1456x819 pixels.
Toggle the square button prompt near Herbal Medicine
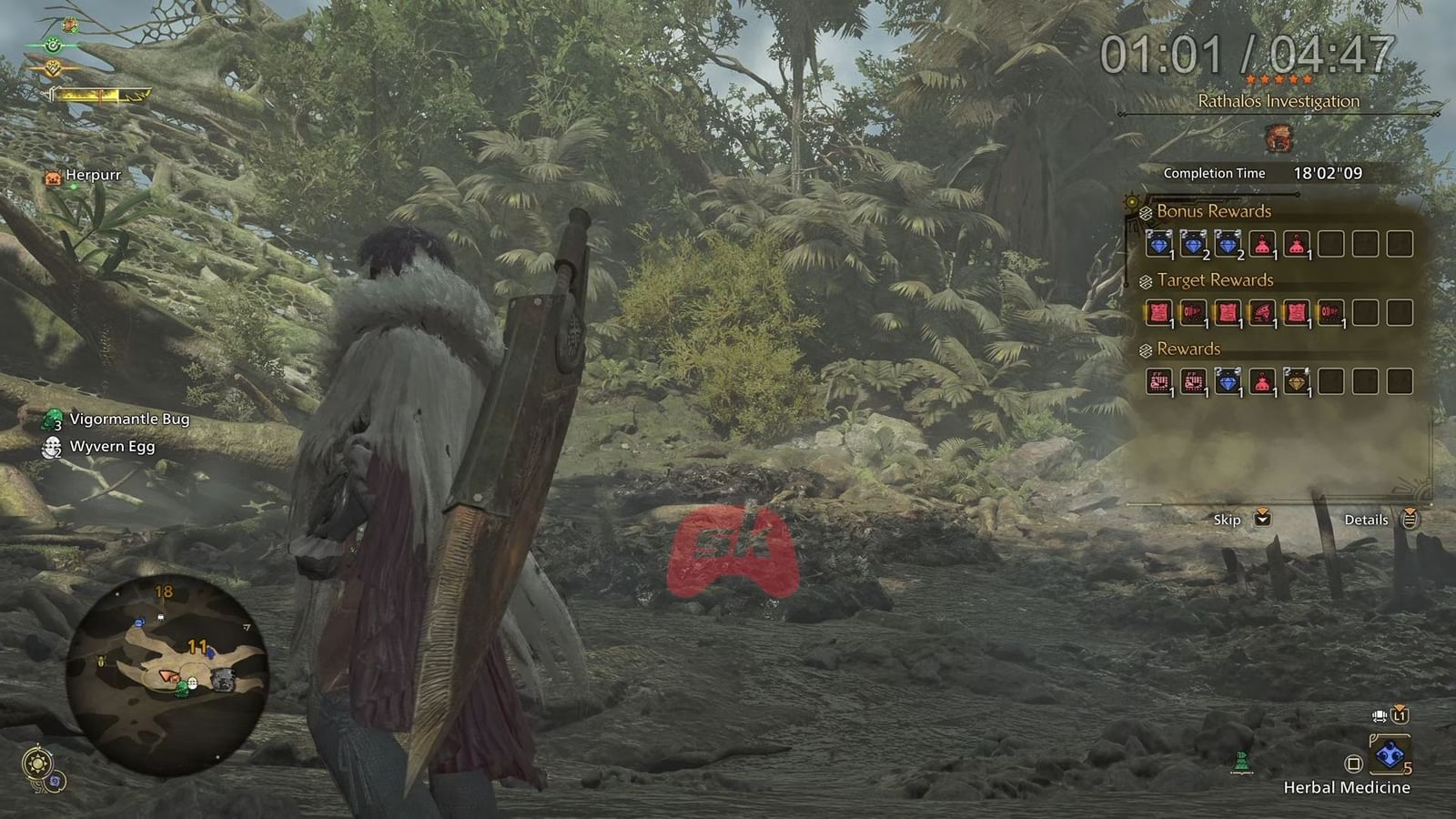1353,764
